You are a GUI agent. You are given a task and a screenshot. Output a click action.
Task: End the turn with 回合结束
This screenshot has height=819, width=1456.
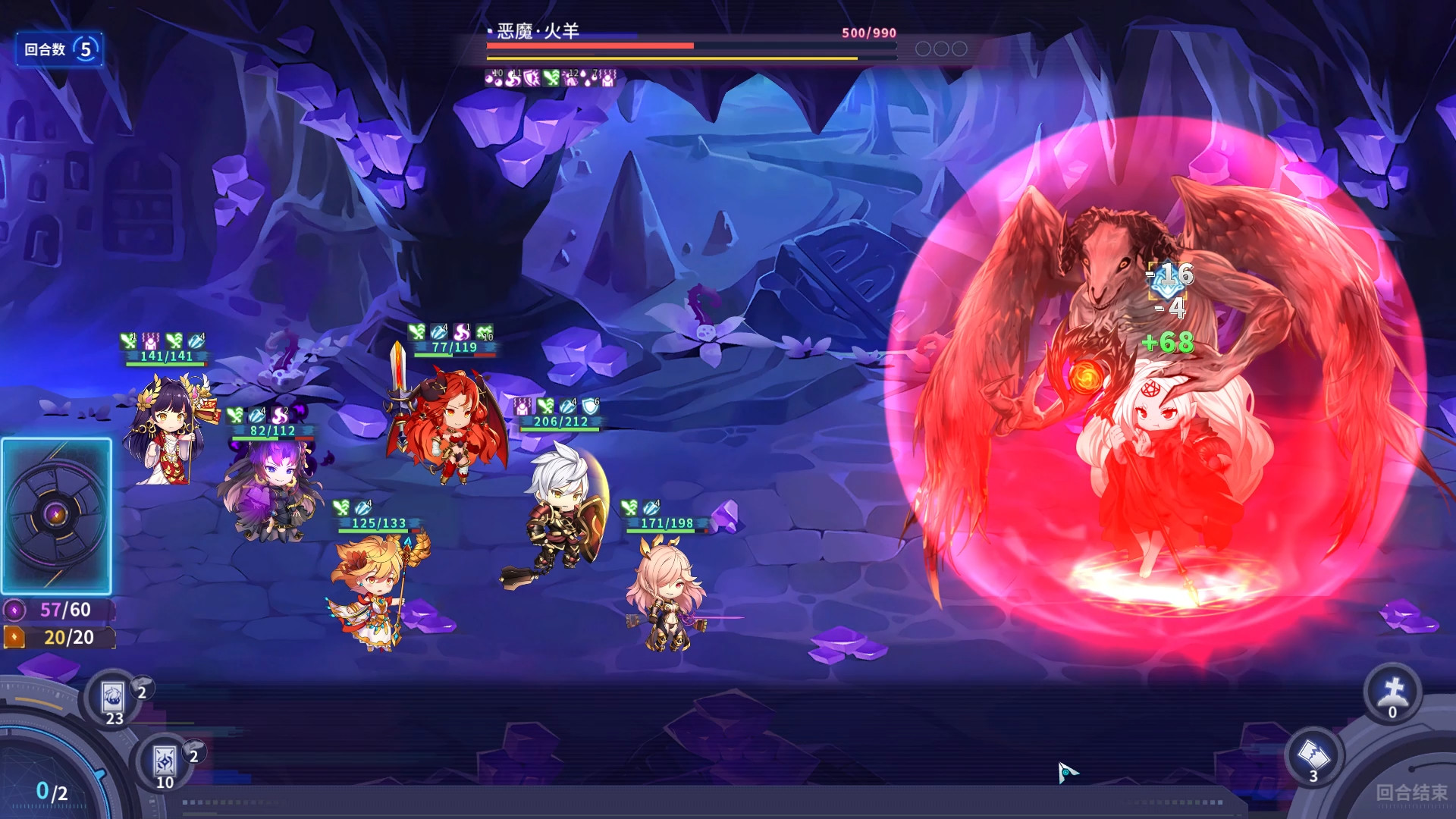click(1410, 792)
